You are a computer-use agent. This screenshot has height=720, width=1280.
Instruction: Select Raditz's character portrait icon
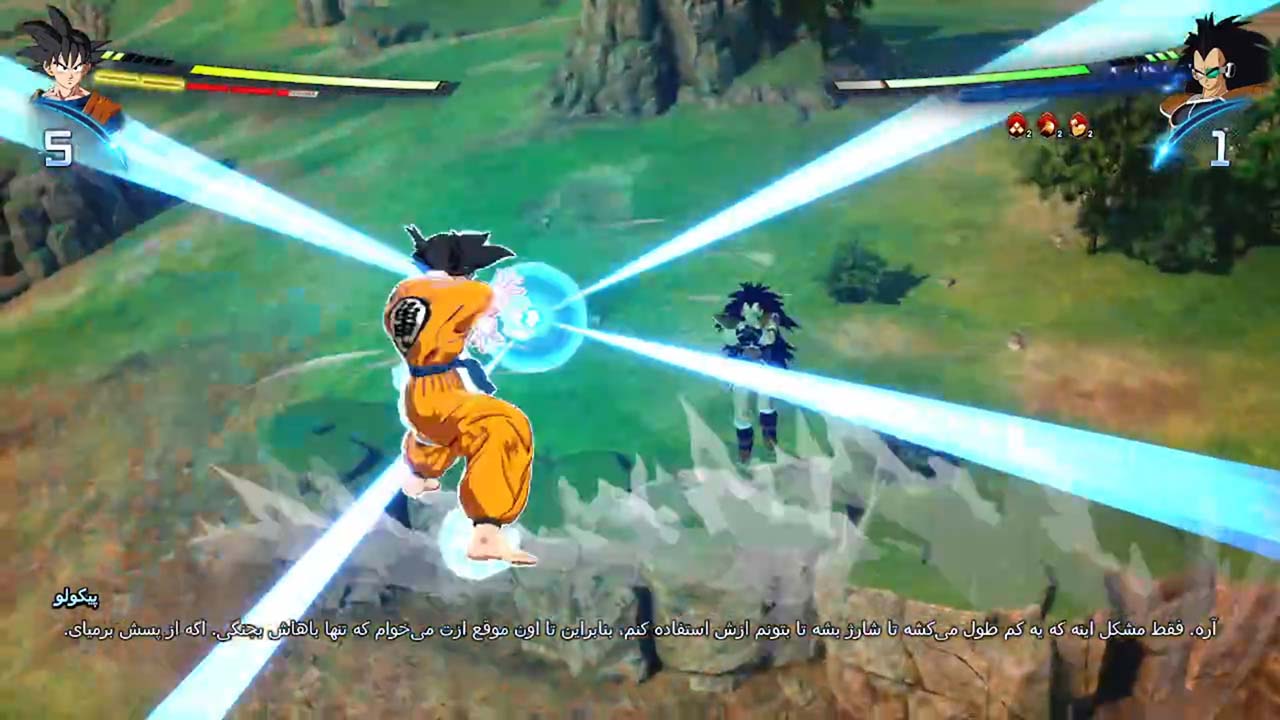[1215, 70]
